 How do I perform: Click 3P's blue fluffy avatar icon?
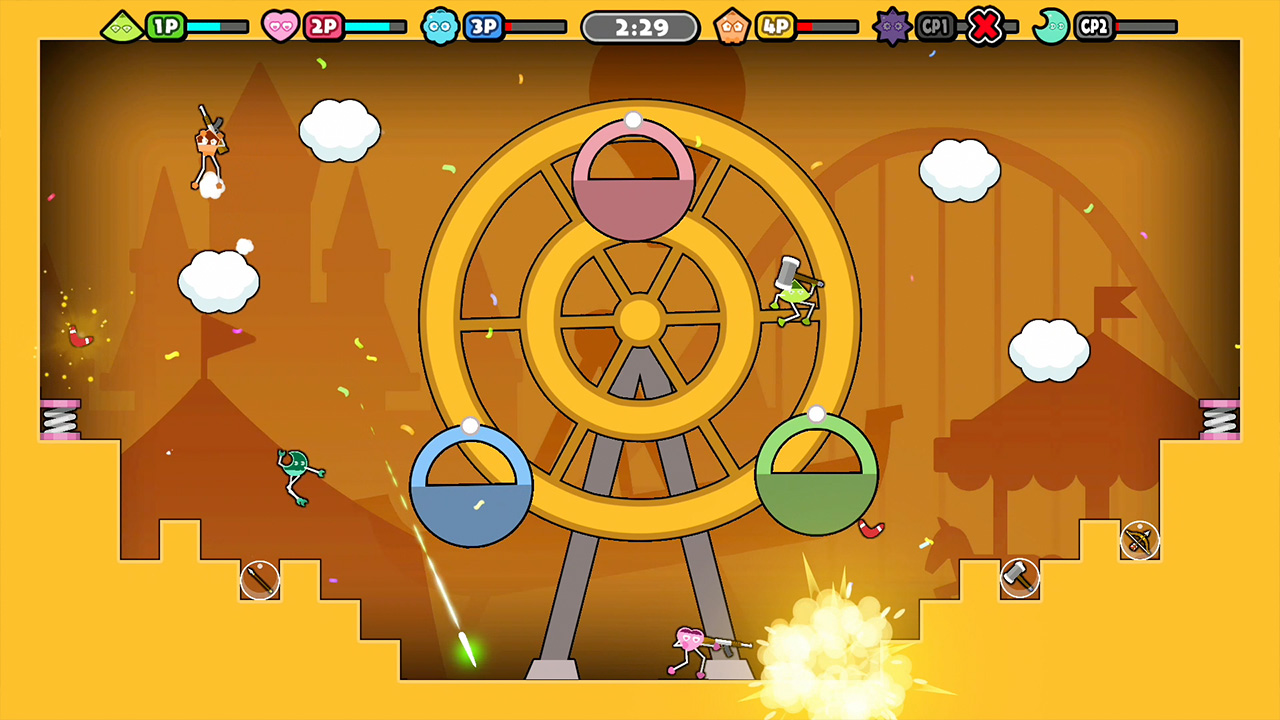click(x=440, y=25)
